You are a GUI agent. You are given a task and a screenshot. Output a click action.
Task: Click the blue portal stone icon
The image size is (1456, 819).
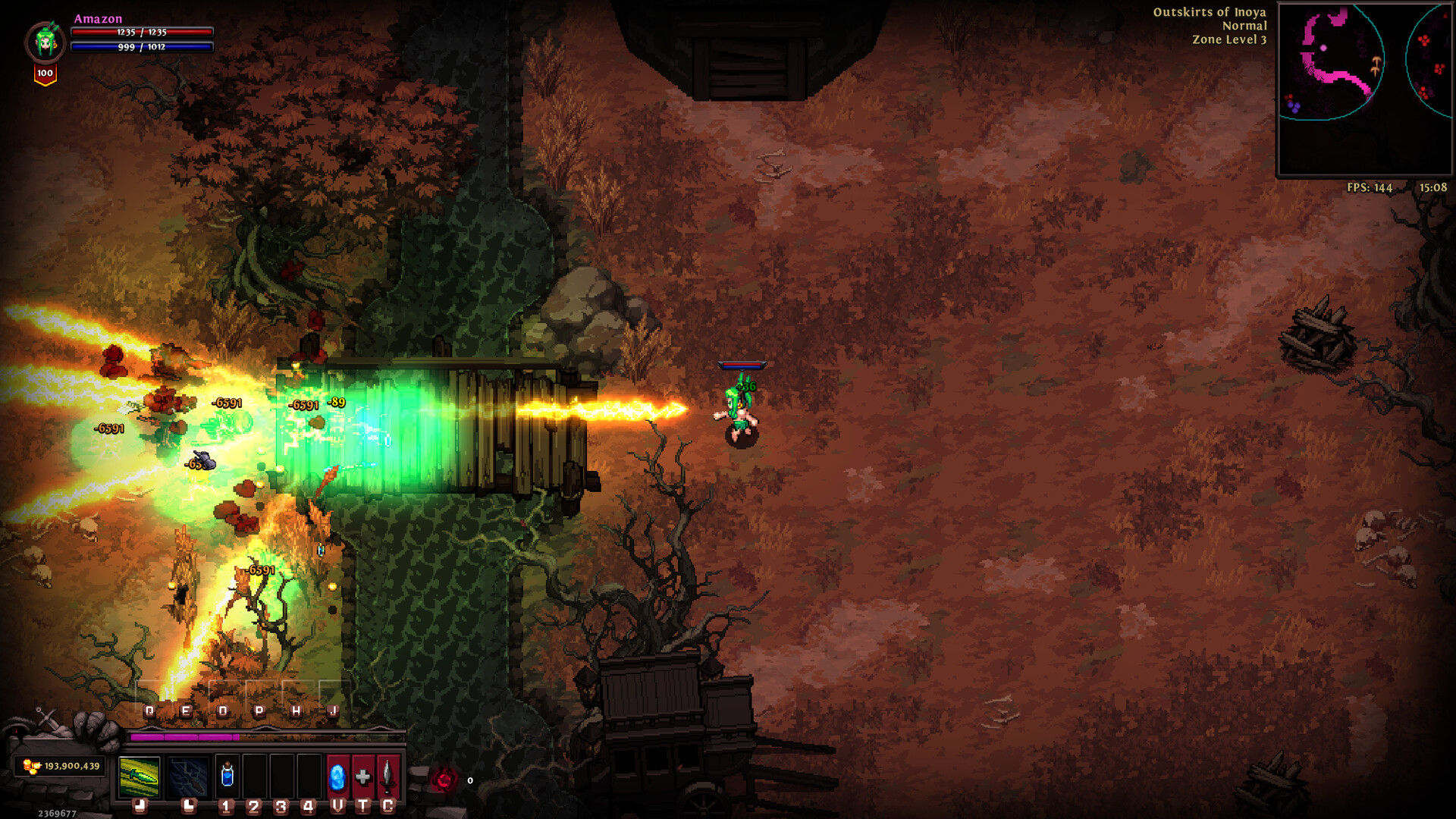point(337,777)
